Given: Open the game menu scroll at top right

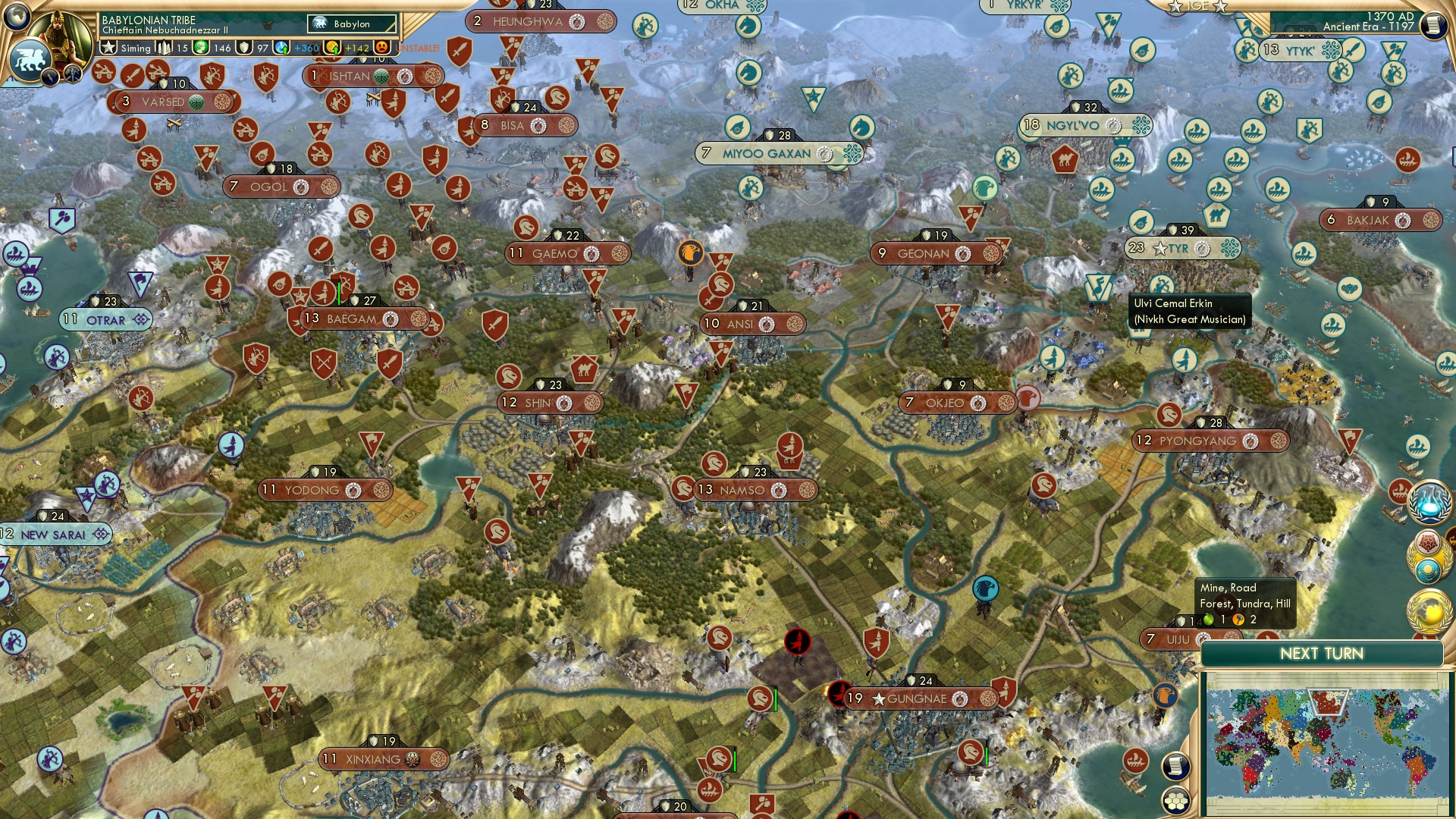Looking at the screenshot, I should [1432, 27].
